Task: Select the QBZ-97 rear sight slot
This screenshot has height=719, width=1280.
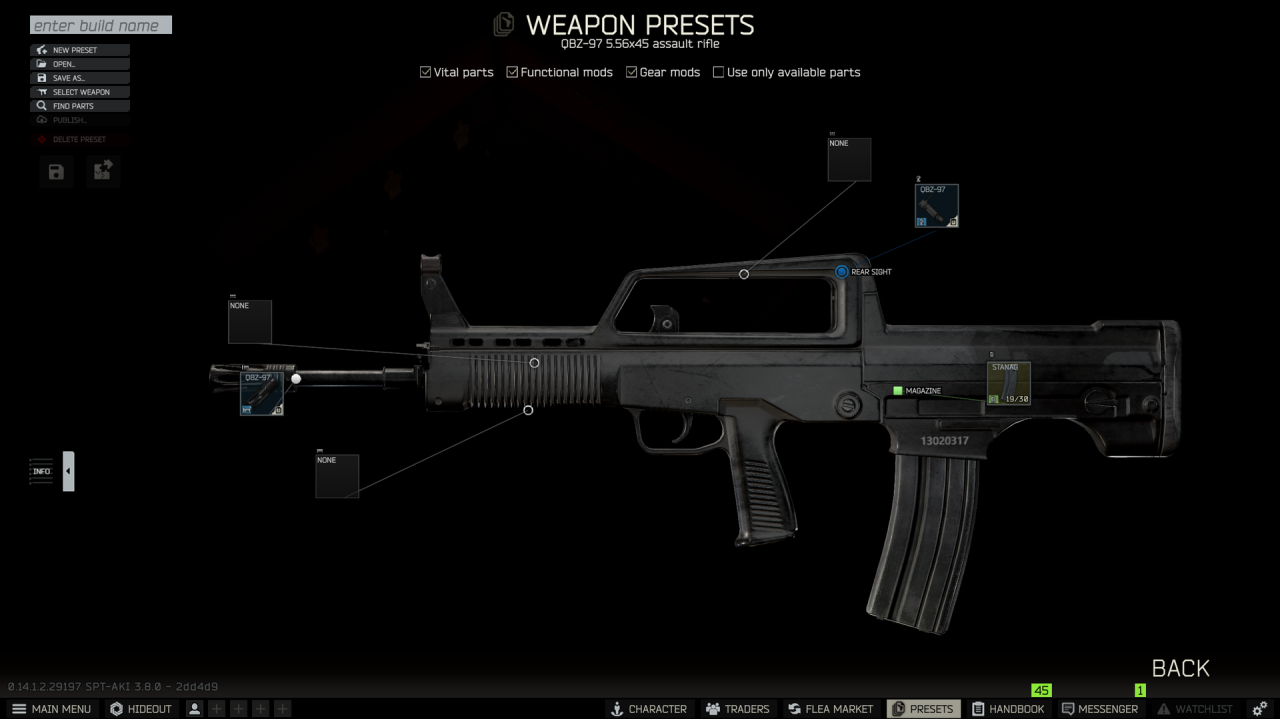Action: click(x=937, y=206)
